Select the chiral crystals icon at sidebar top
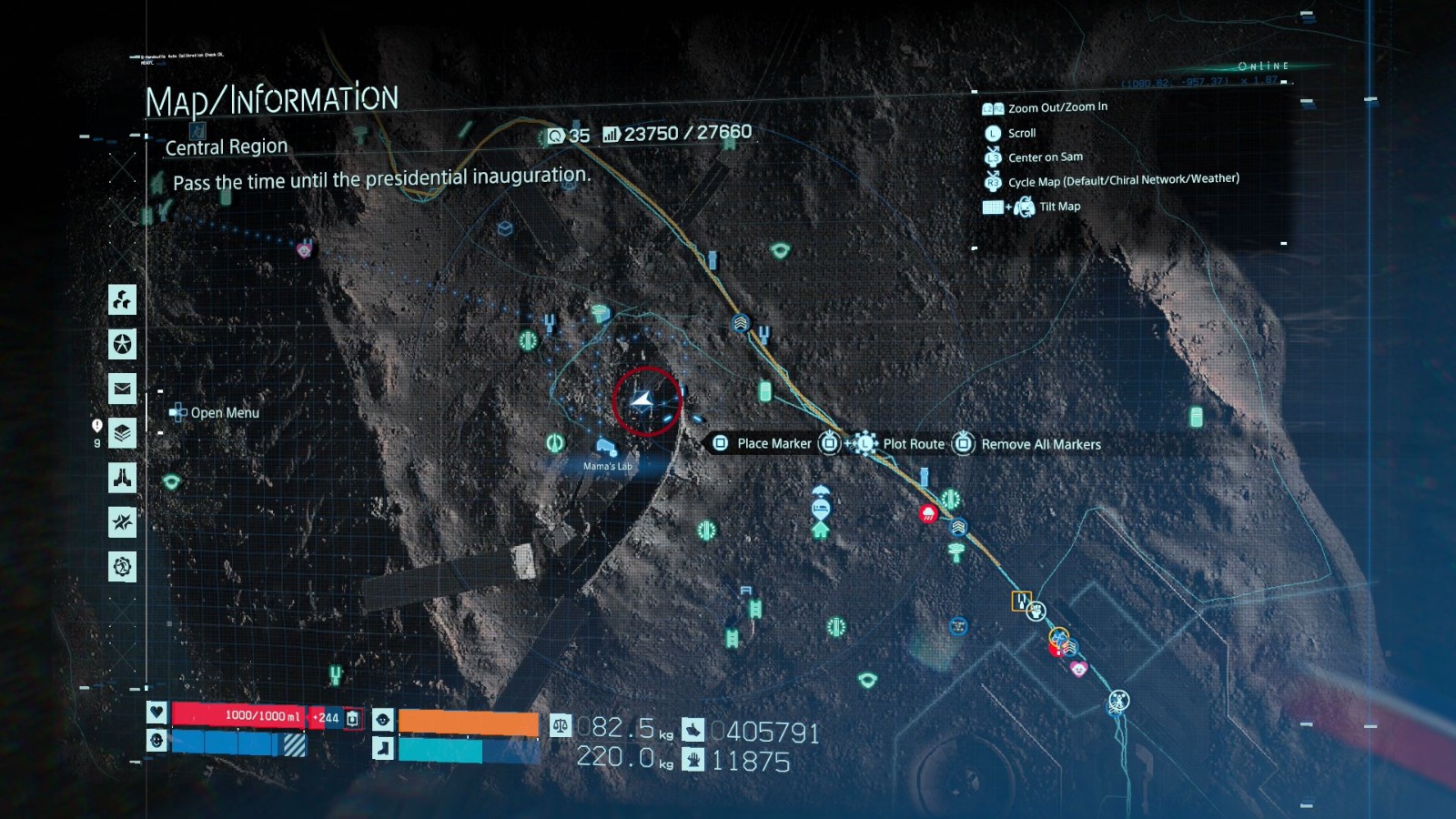 coord(121,300)
